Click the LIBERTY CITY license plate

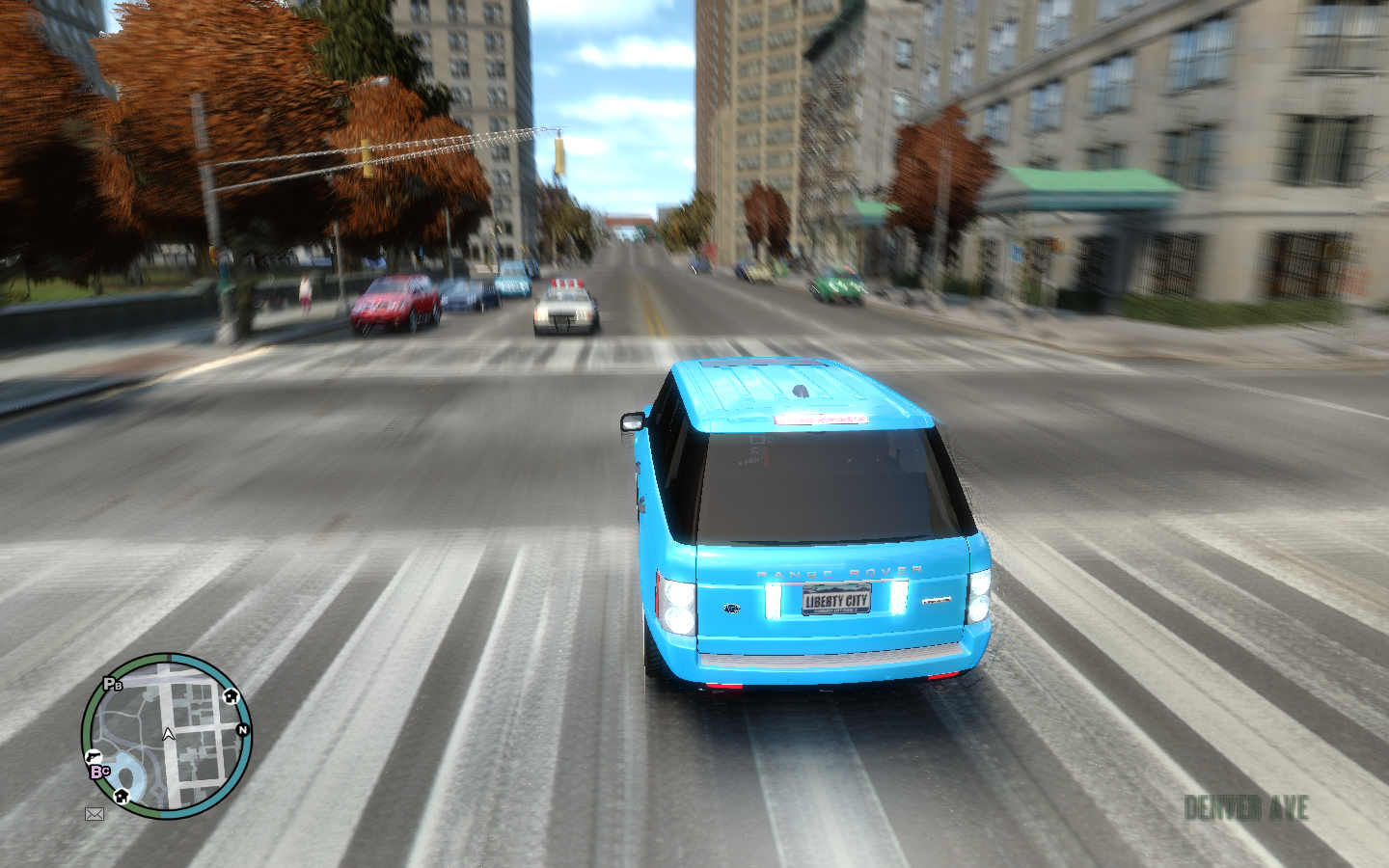[838, 602]
